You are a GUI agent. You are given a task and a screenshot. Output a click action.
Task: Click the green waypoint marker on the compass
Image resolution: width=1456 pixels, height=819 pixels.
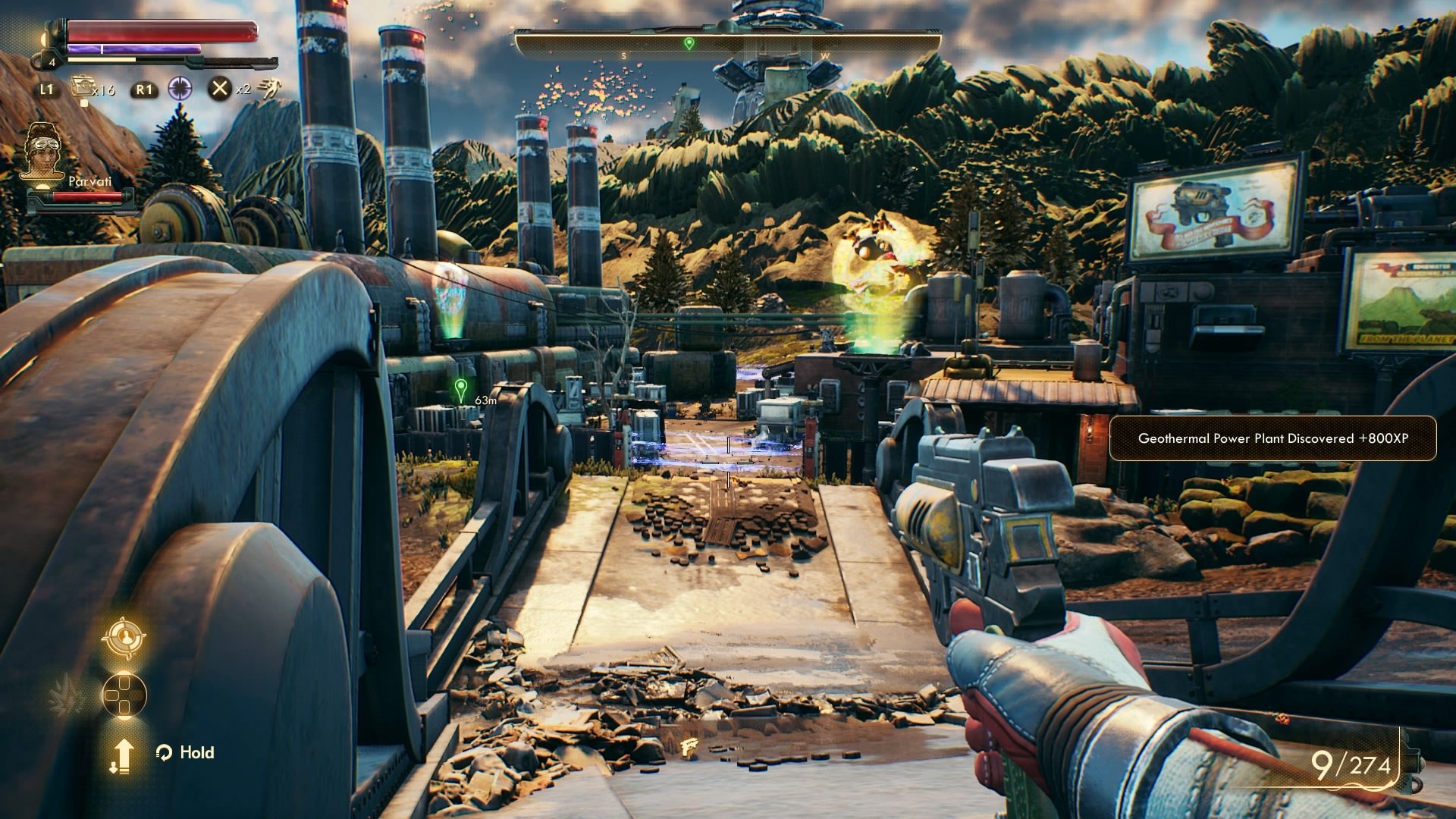click(689, 43)
